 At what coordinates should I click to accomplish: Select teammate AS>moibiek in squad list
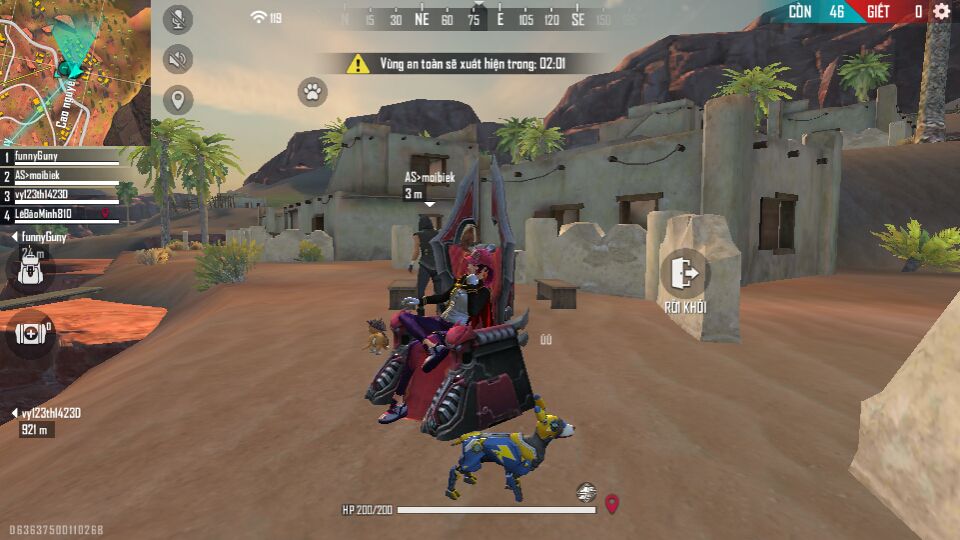[60, 176]
